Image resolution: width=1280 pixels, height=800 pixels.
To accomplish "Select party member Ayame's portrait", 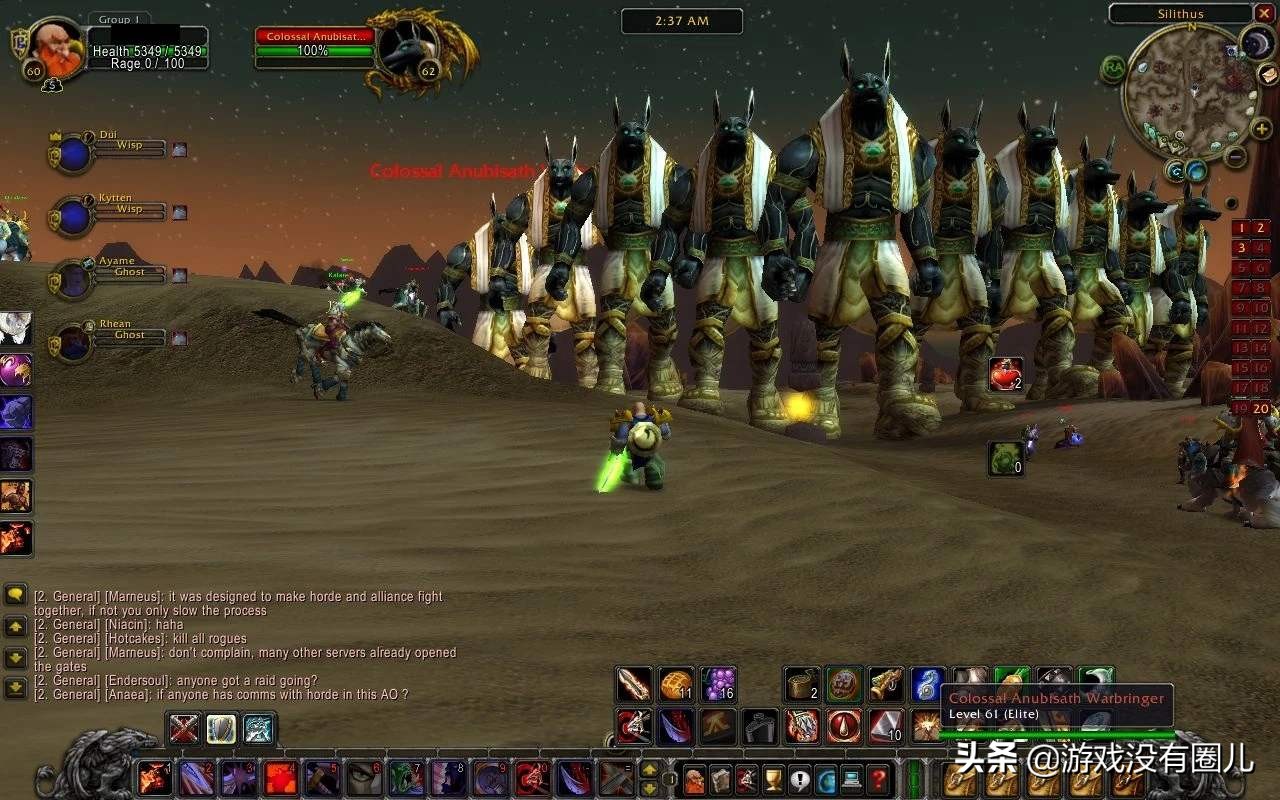I will (73, 280).
